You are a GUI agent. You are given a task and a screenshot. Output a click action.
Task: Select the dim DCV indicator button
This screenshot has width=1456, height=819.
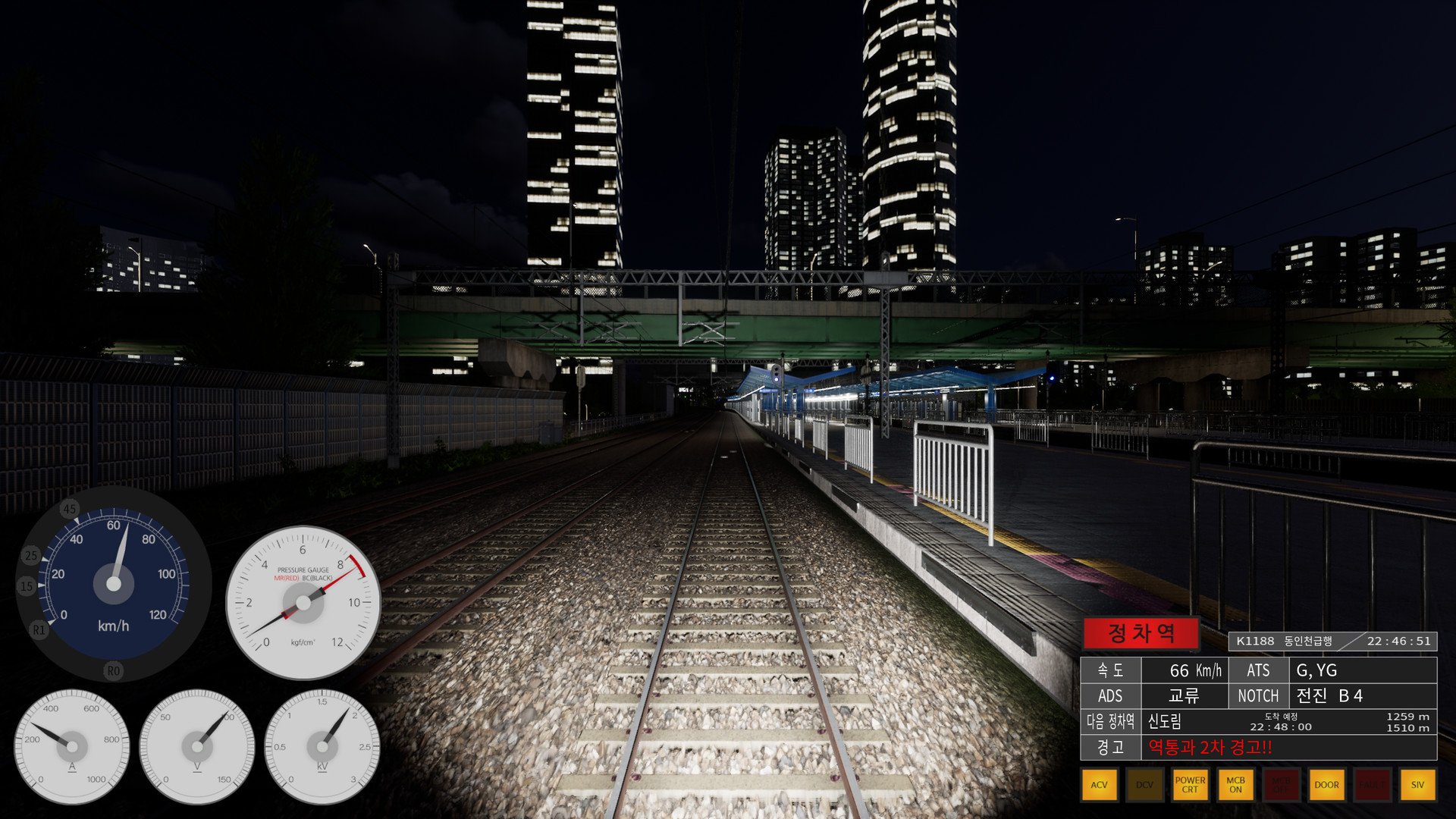click(1144, 785)
